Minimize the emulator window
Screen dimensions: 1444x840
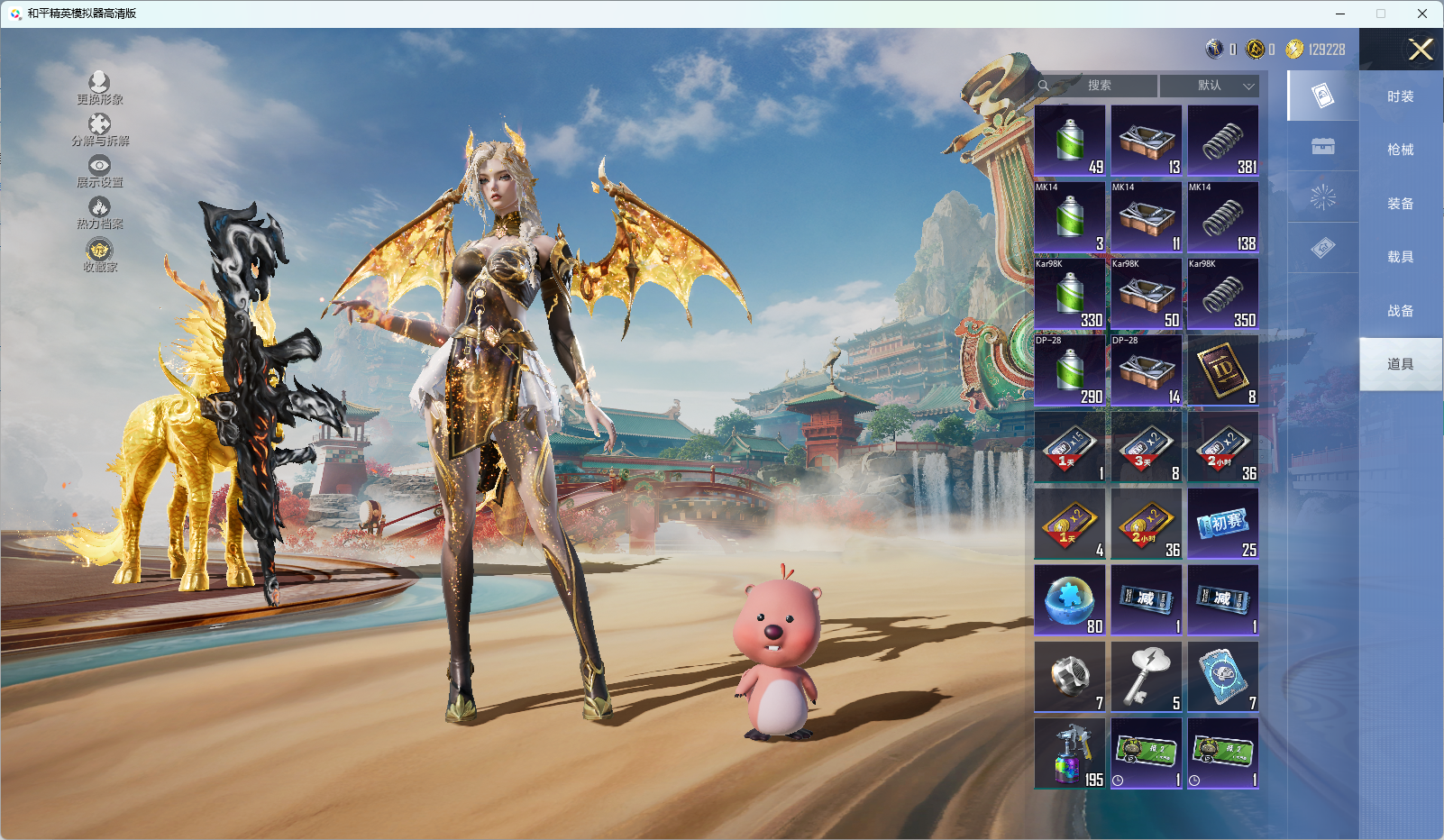[x=1339, y=14]
